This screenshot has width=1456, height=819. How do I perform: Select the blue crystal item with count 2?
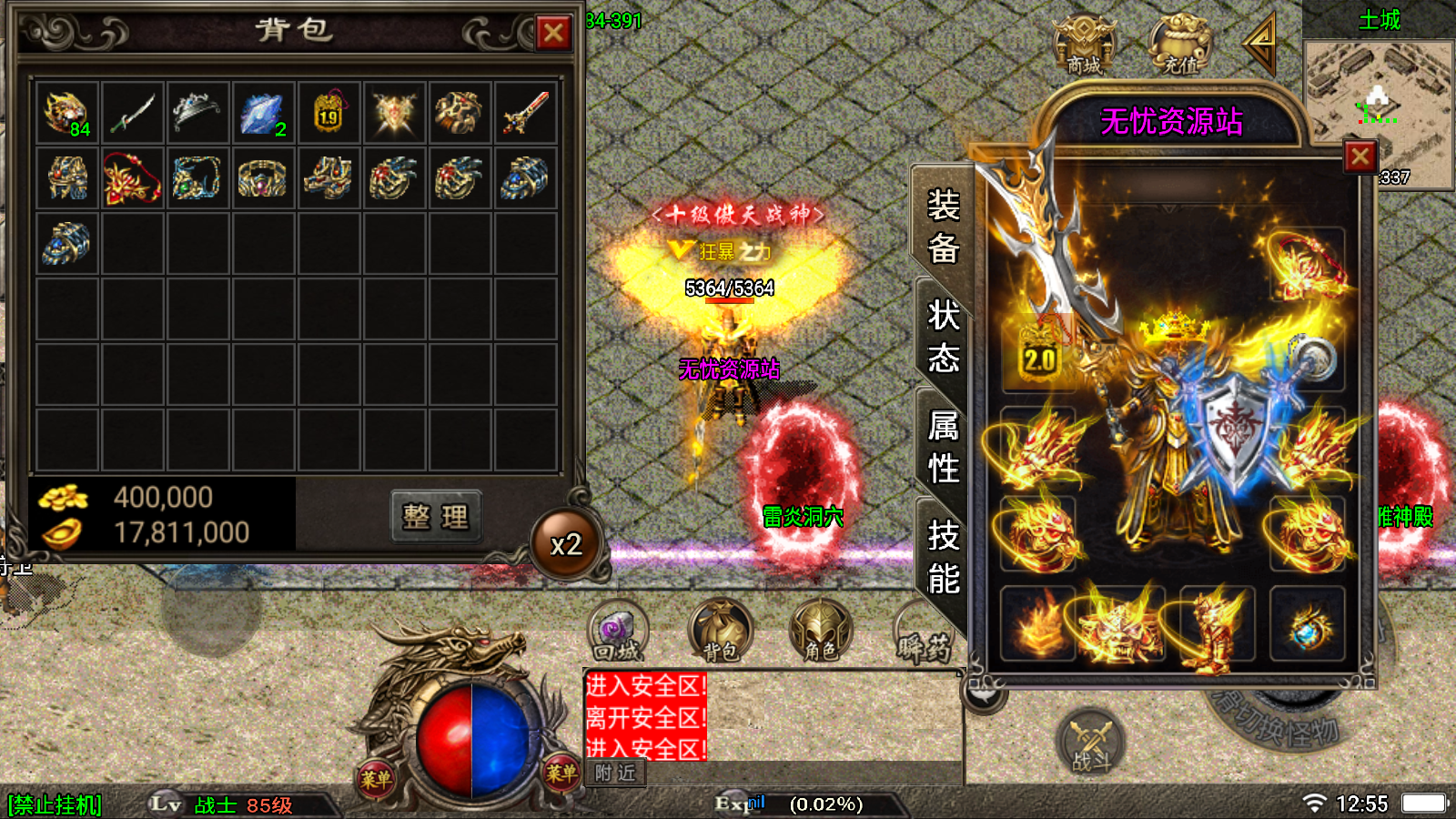263,113
